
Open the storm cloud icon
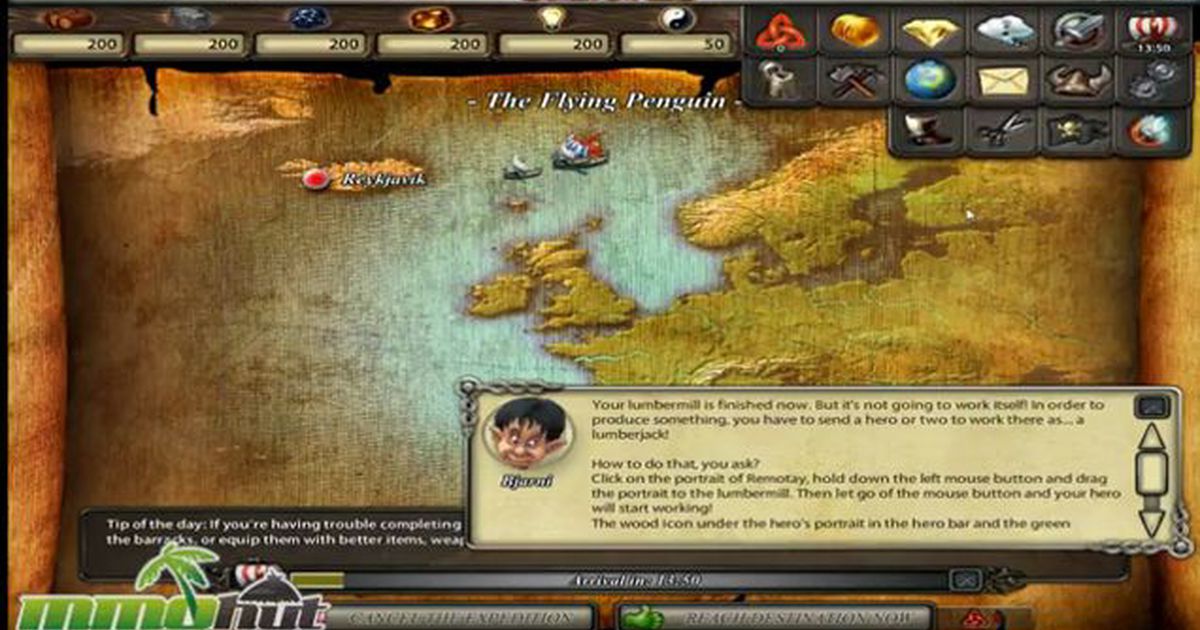click(1005, 31)
